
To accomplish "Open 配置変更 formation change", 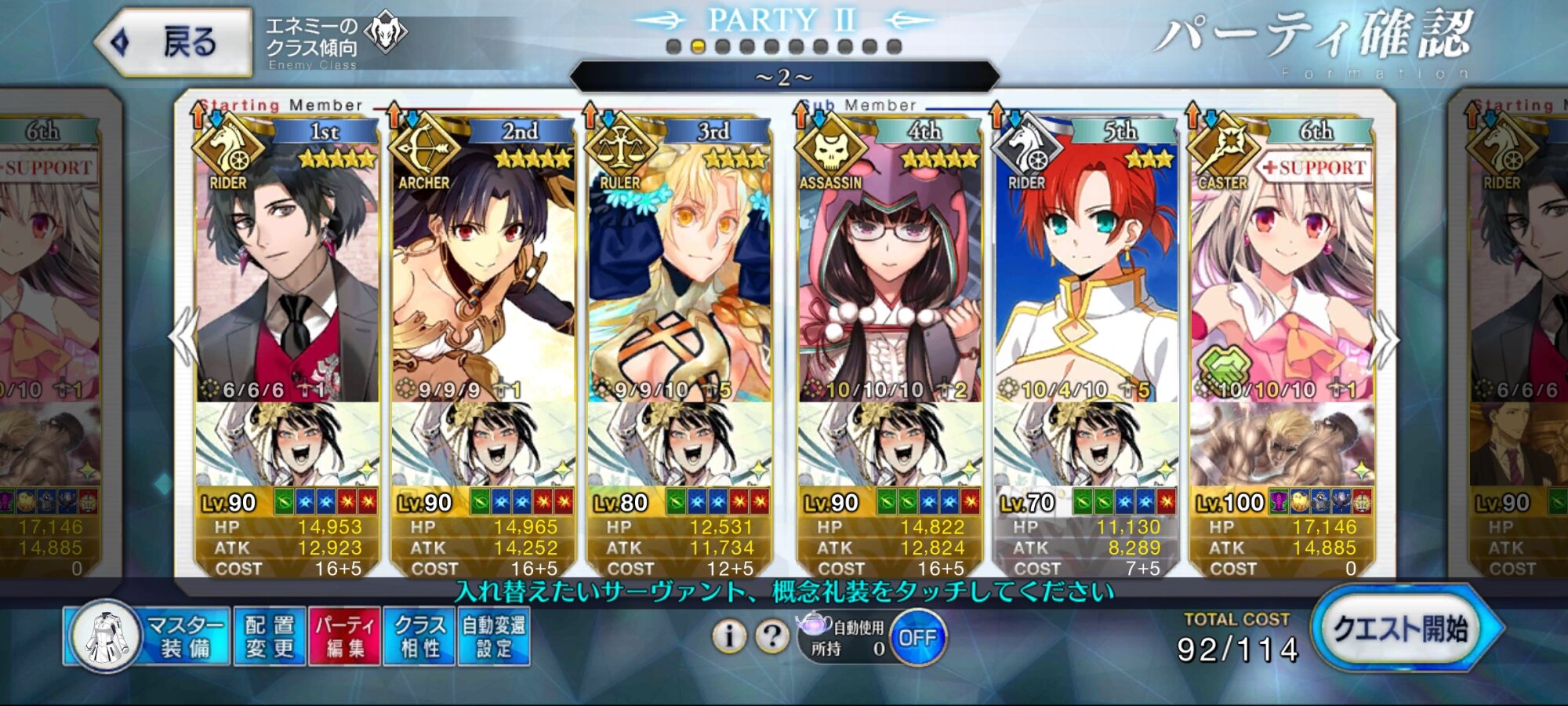I will tap(269, 637).
